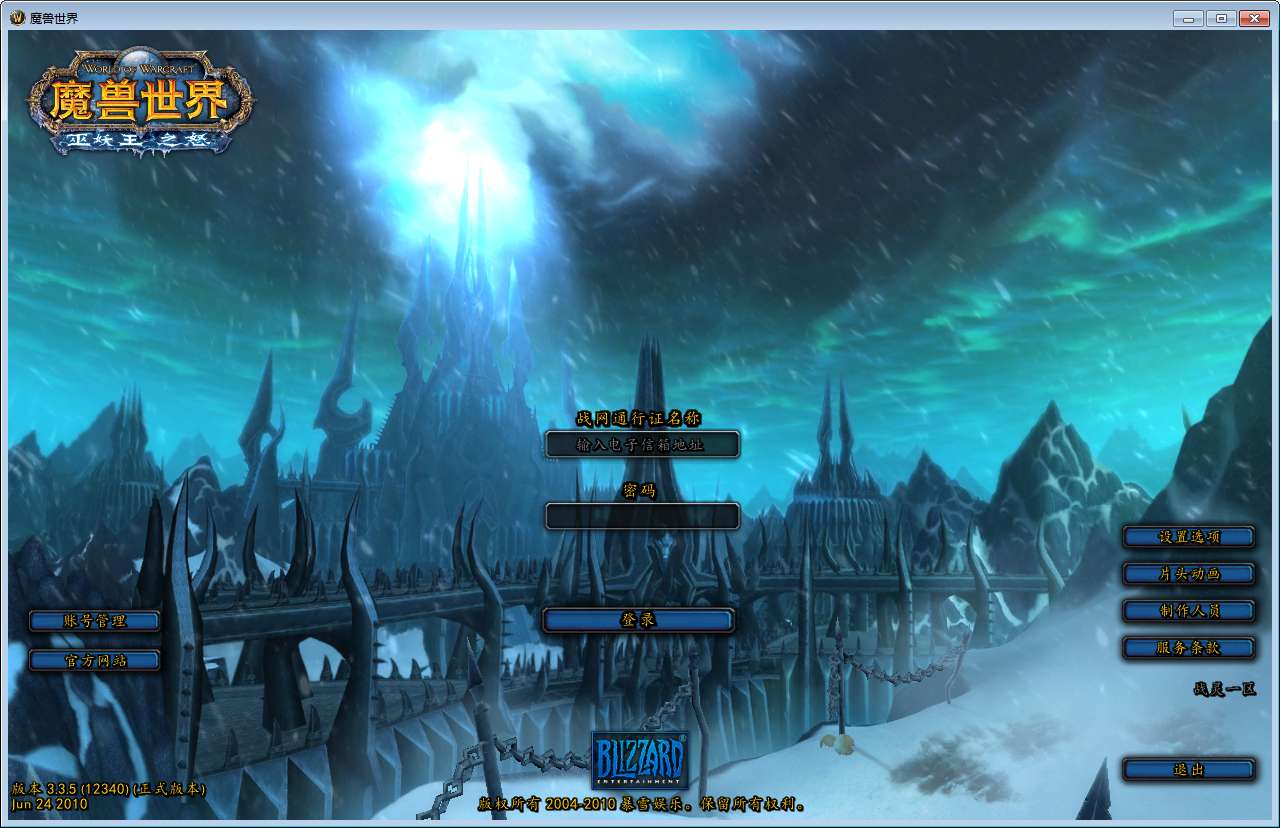This screenshot has height=828, width=1280.
Task: Maximize the 魔兽世界 window
Action: (1220, 18)
